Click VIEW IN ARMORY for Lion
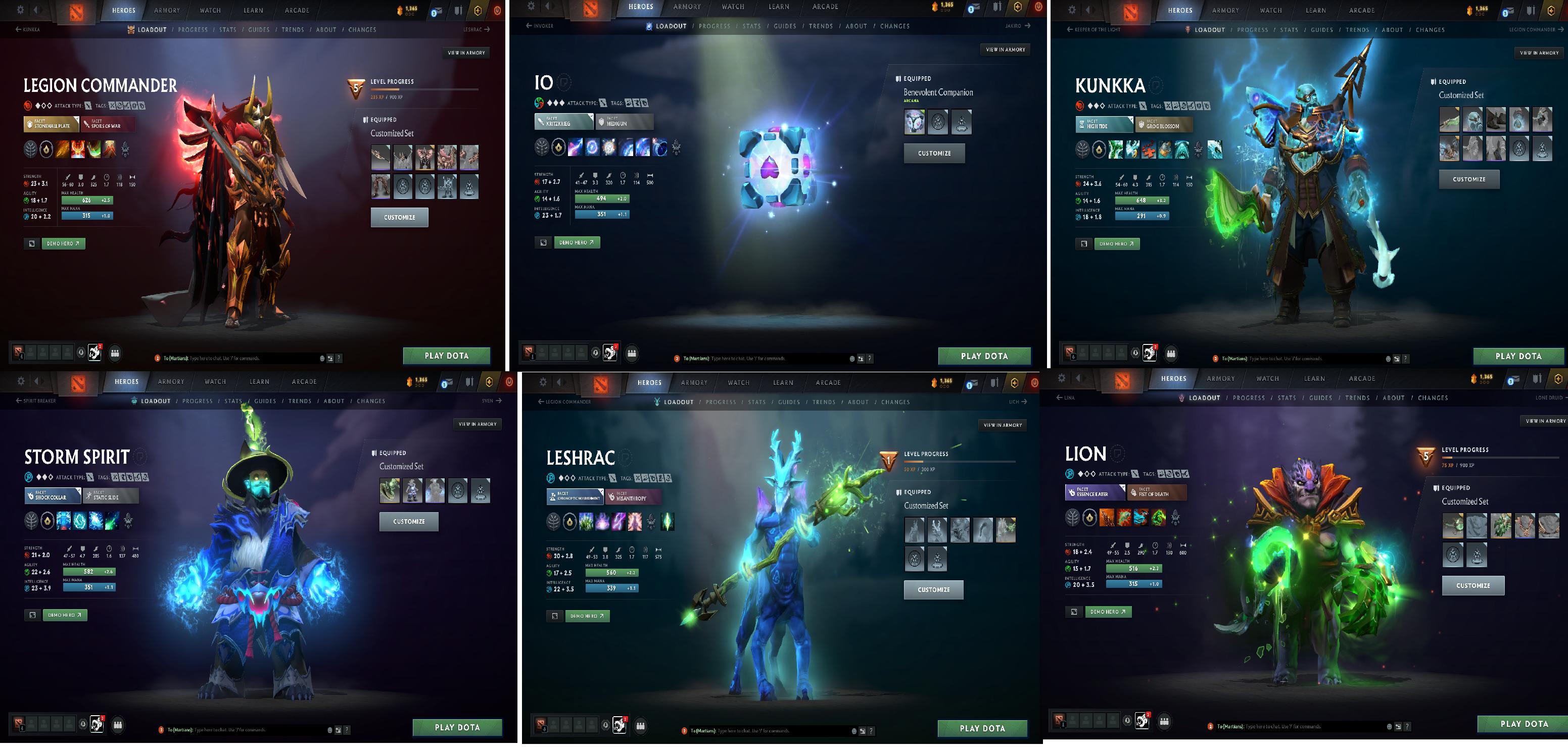Viewport: 1568px width, 747px height. pos(1545,420)
